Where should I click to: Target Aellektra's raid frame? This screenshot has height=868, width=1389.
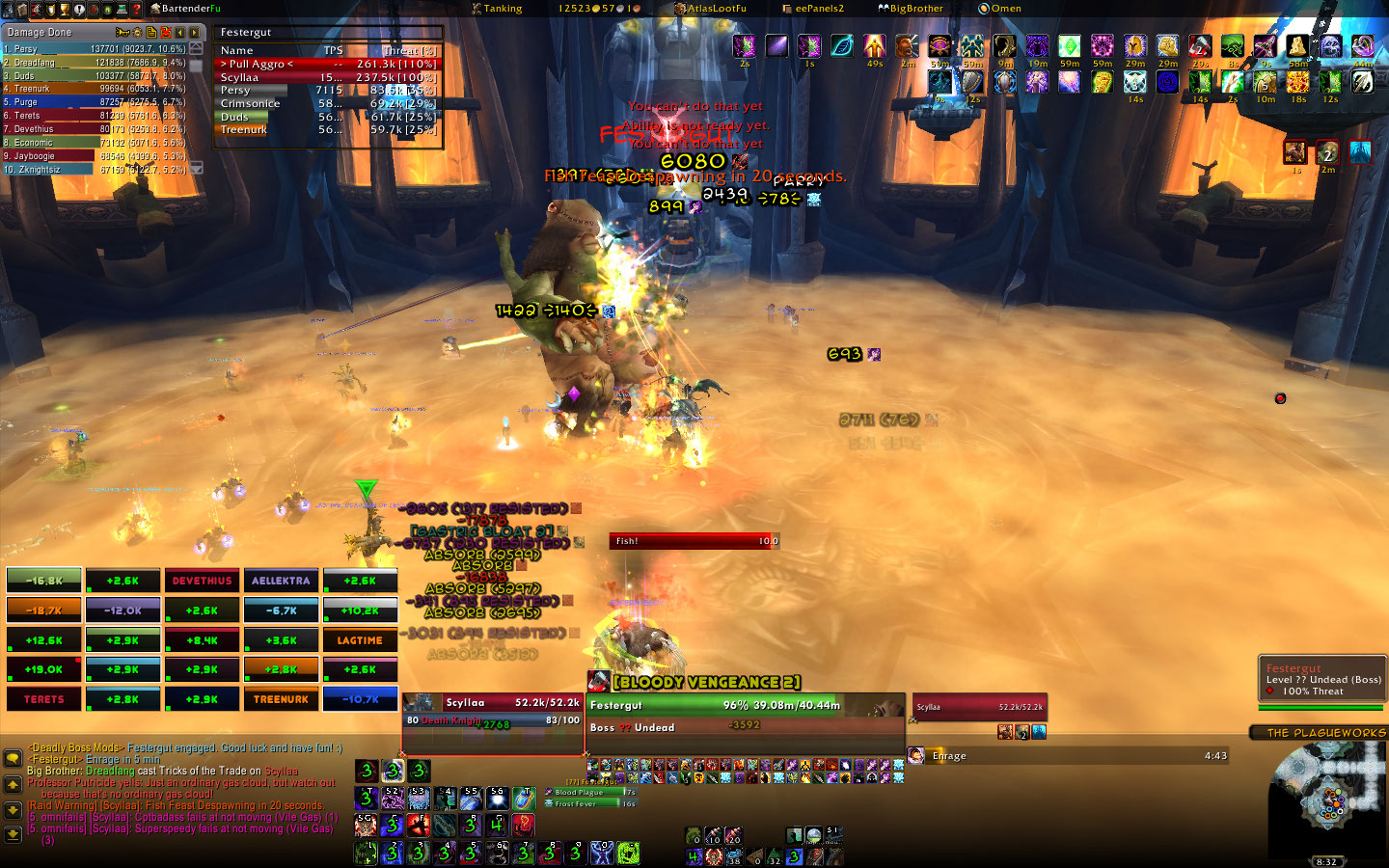point(281,581)
